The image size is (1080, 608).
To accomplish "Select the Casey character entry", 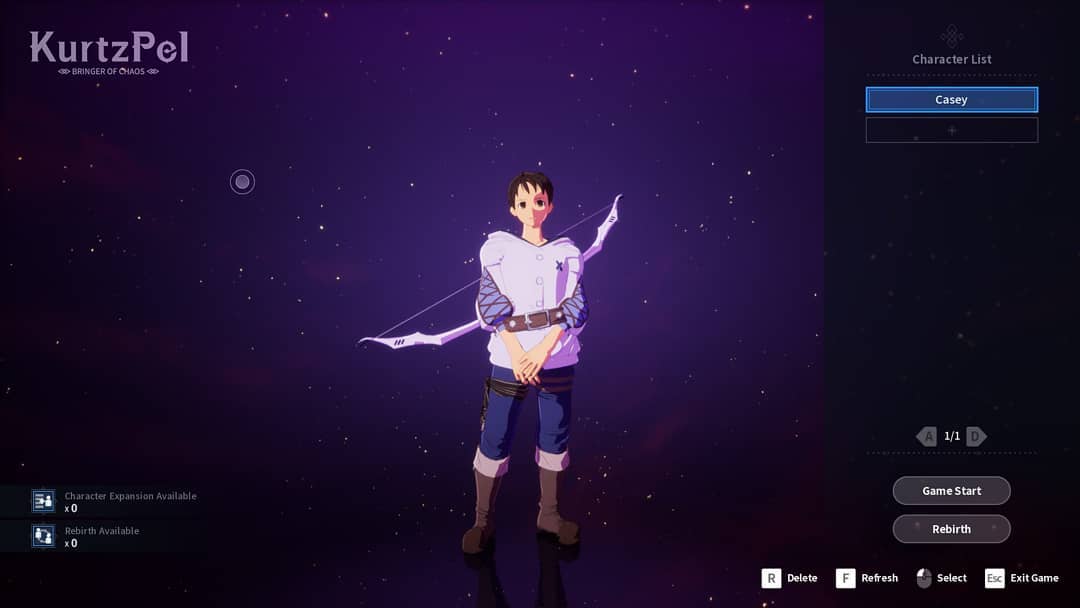I will (951, 100).
